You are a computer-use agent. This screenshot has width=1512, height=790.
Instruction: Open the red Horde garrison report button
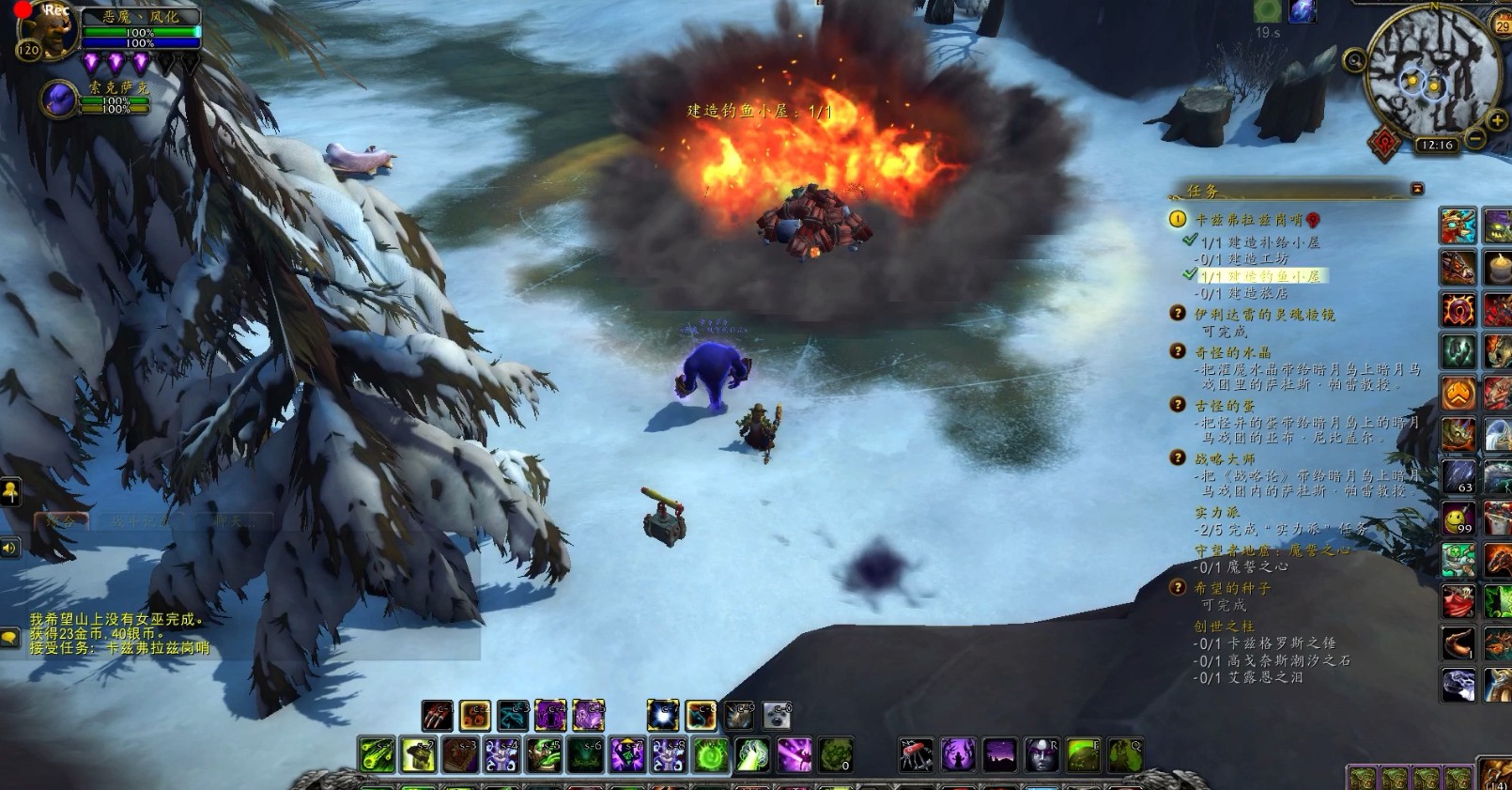click(x=1384, y=143)
